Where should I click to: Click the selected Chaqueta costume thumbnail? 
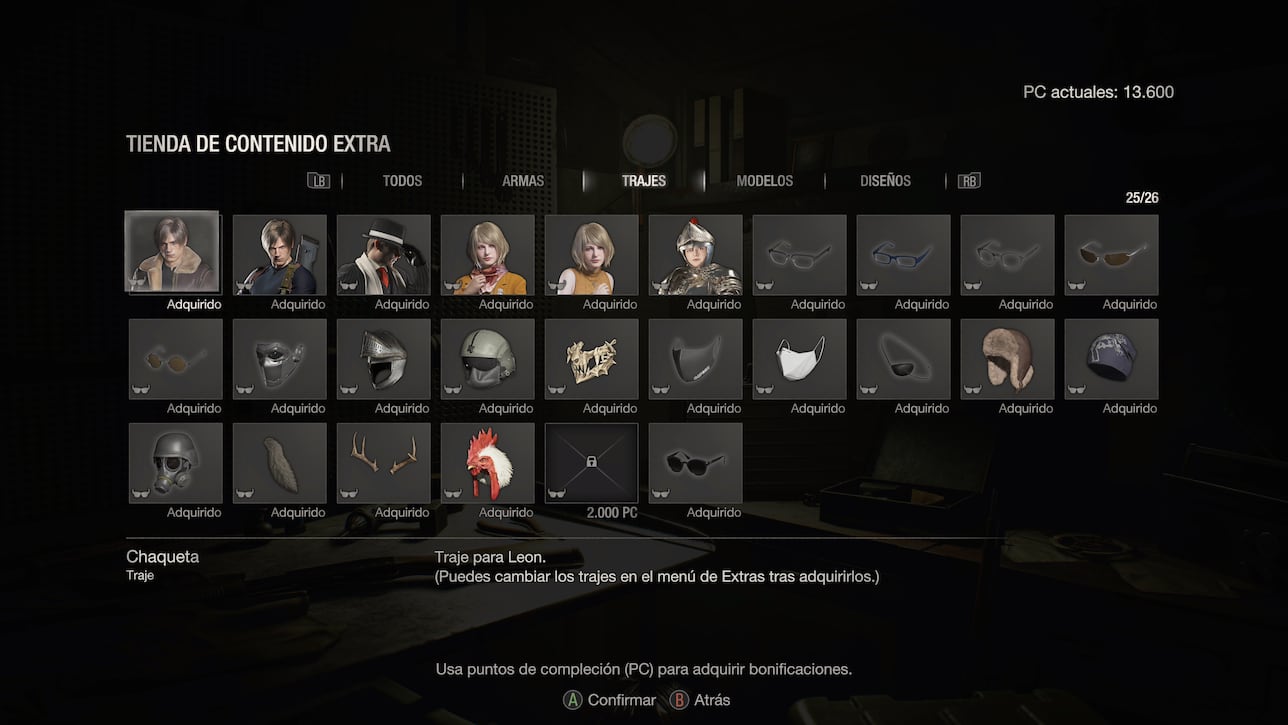point(172,254)
